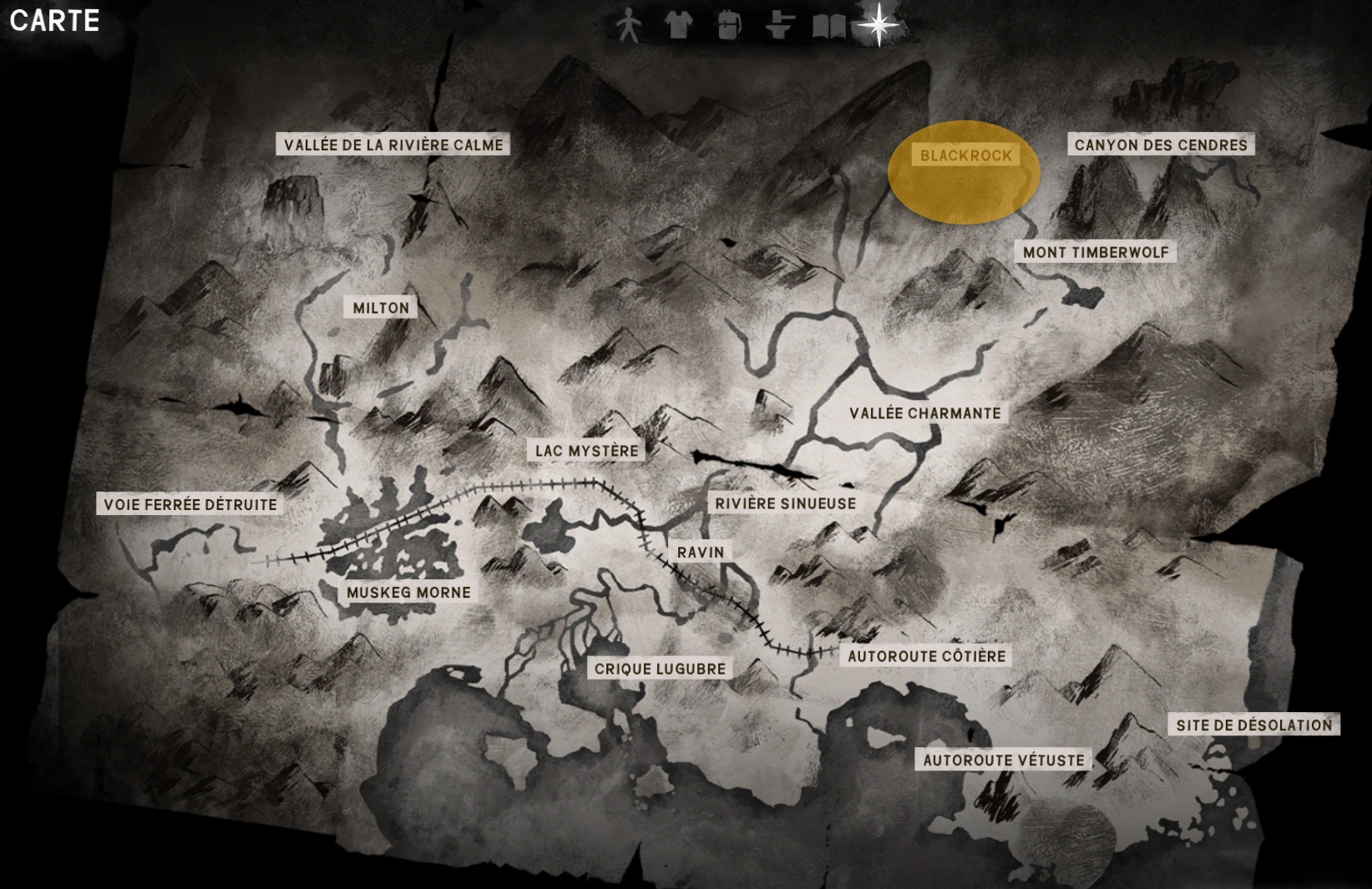
Task: Select the Lac Mystère region
Action: [587, 449]
